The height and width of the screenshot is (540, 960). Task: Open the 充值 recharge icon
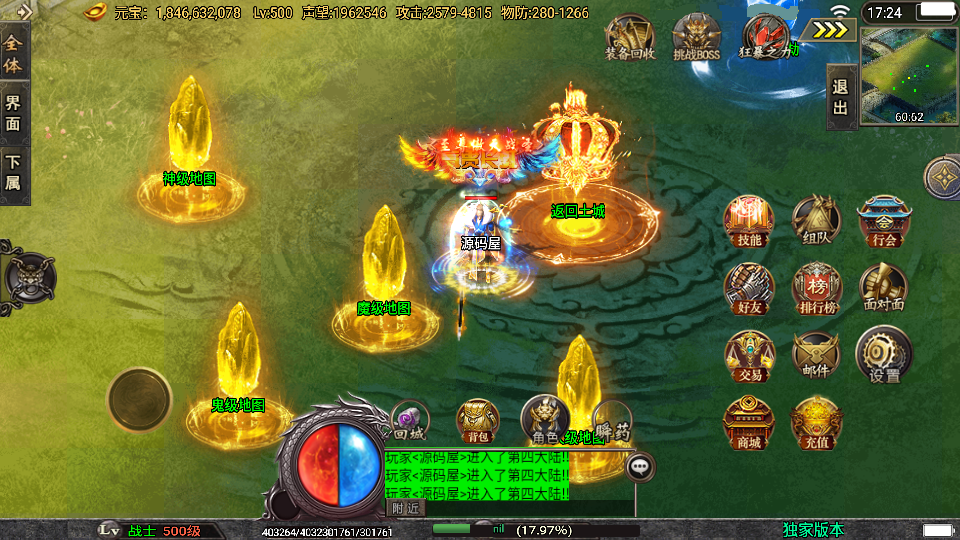click(817, 423)
